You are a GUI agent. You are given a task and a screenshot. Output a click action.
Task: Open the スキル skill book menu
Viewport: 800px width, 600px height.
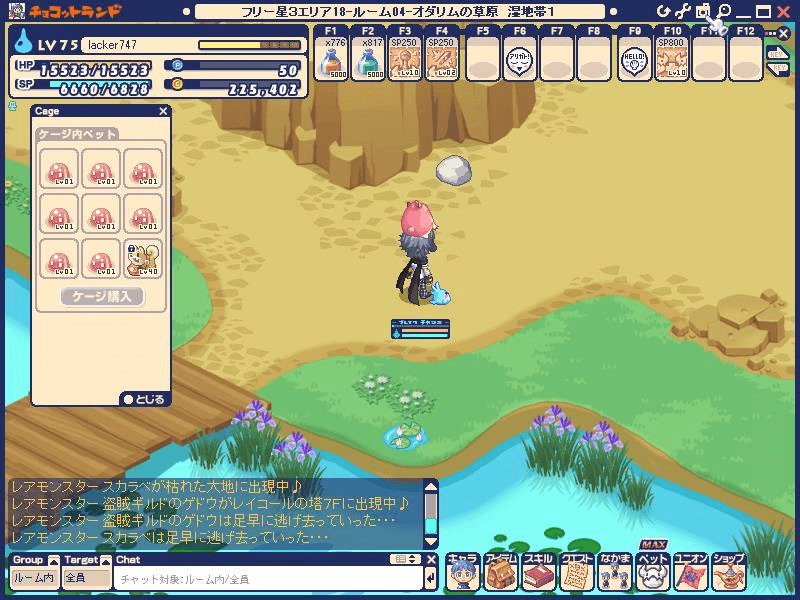click(538, 572)
